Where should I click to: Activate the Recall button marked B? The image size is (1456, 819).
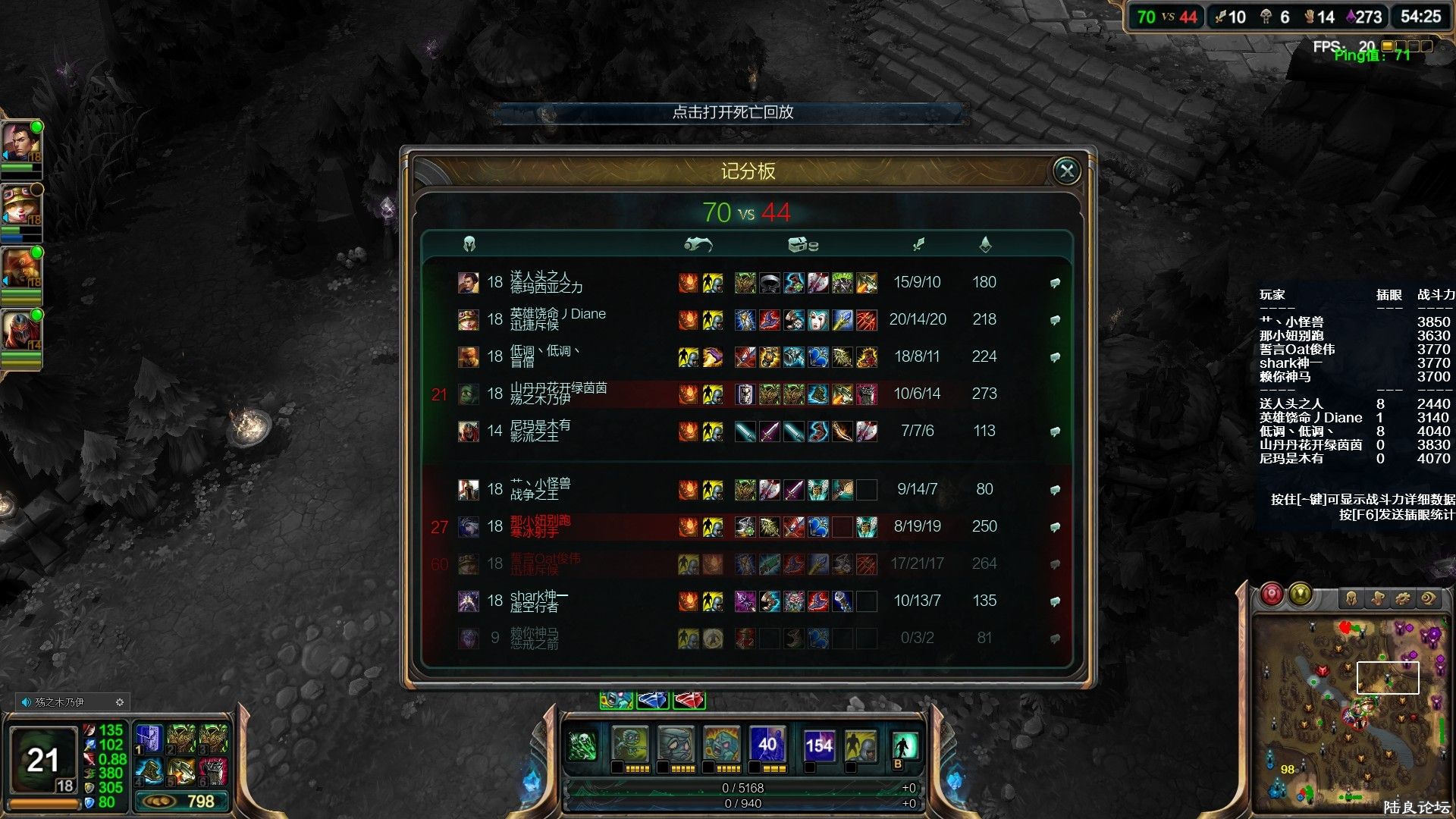904,747
